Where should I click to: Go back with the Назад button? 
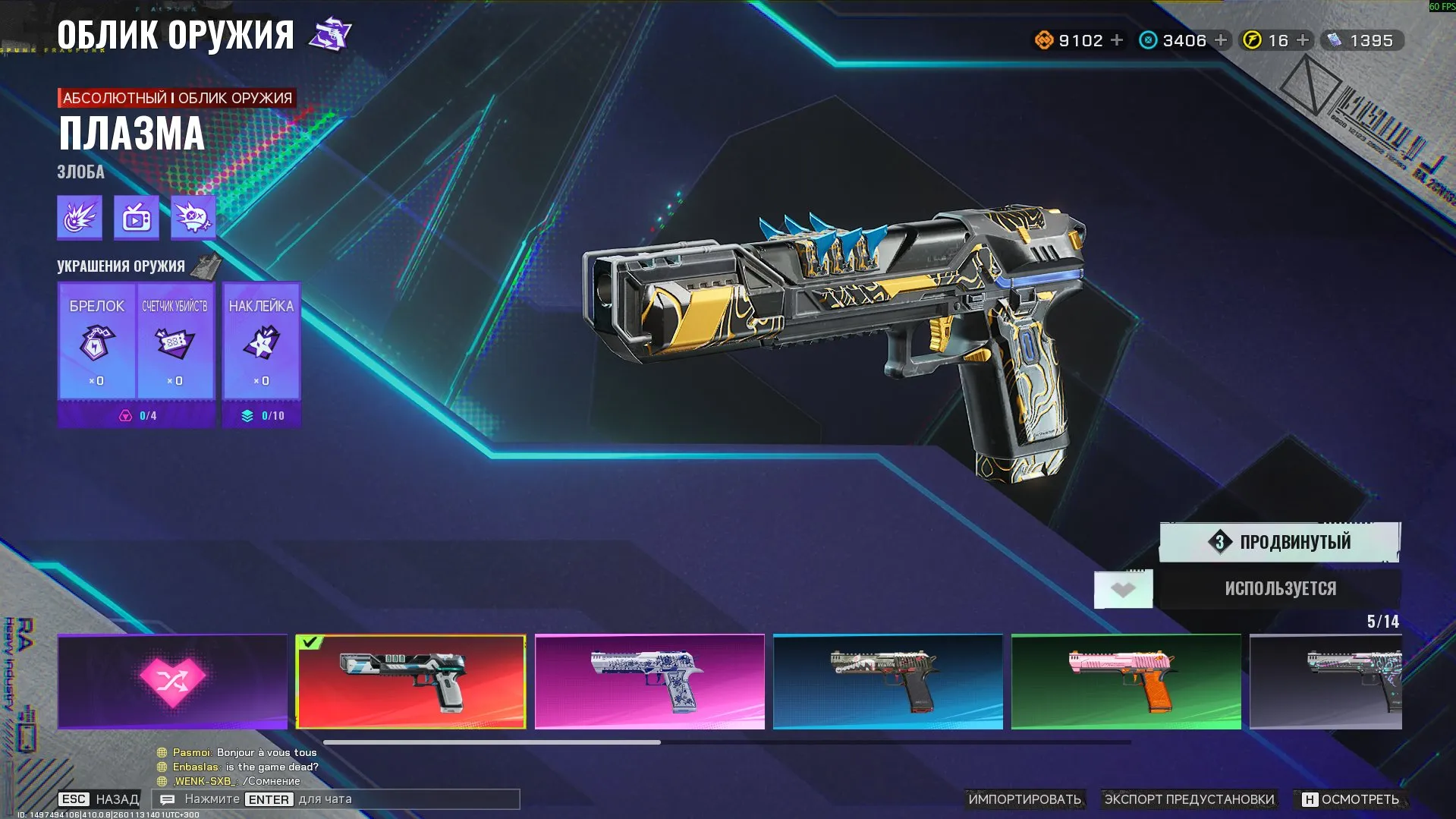coord(97,799)
